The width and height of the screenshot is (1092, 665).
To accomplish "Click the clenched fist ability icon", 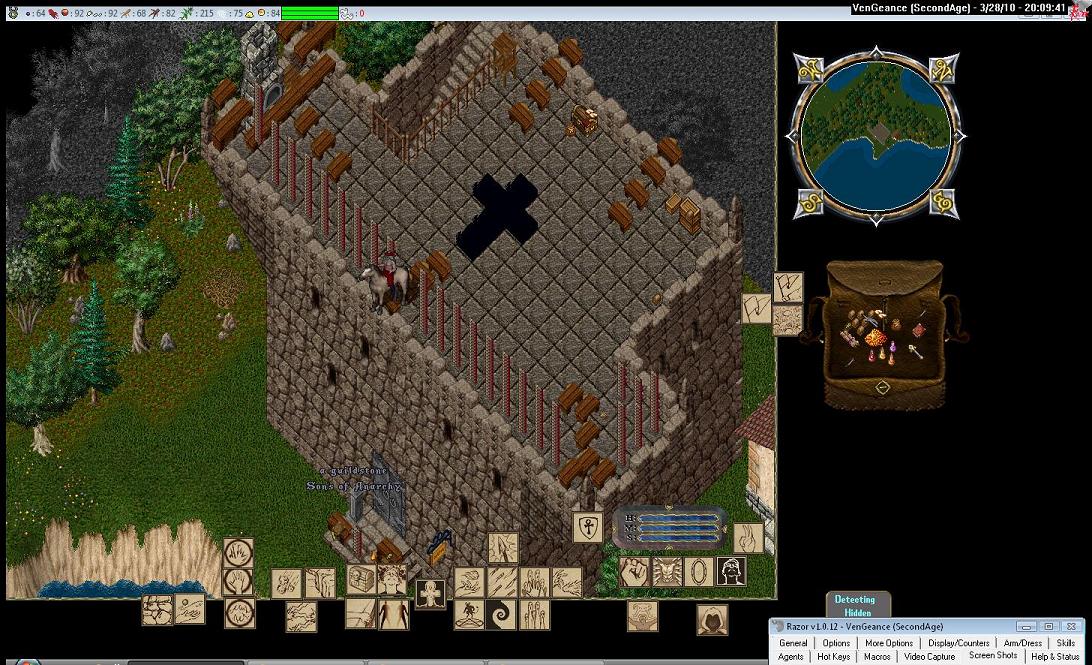I will point(633,572).
